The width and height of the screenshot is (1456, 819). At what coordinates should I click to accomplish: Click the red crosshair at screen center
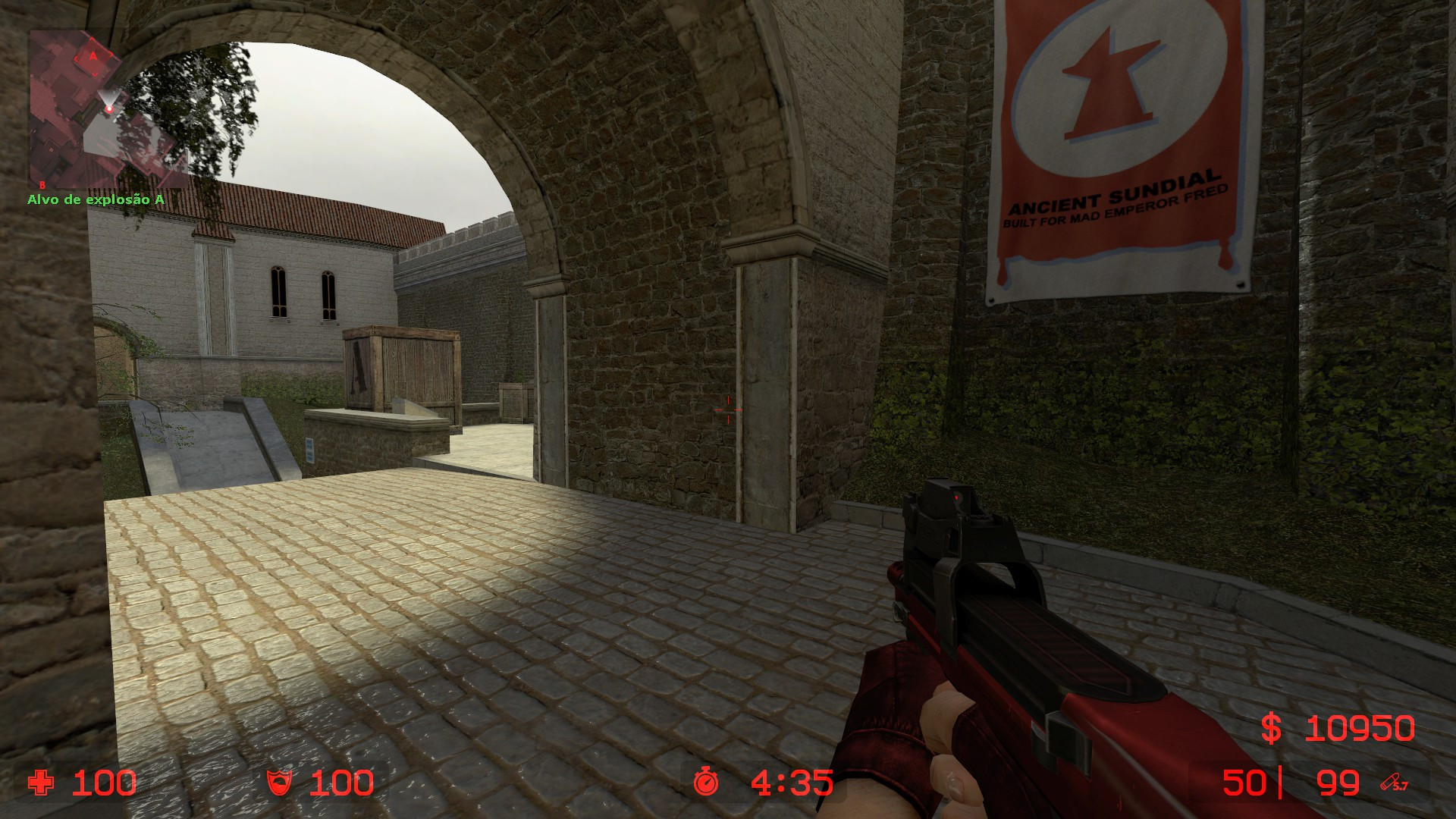[x=728, y=409]
